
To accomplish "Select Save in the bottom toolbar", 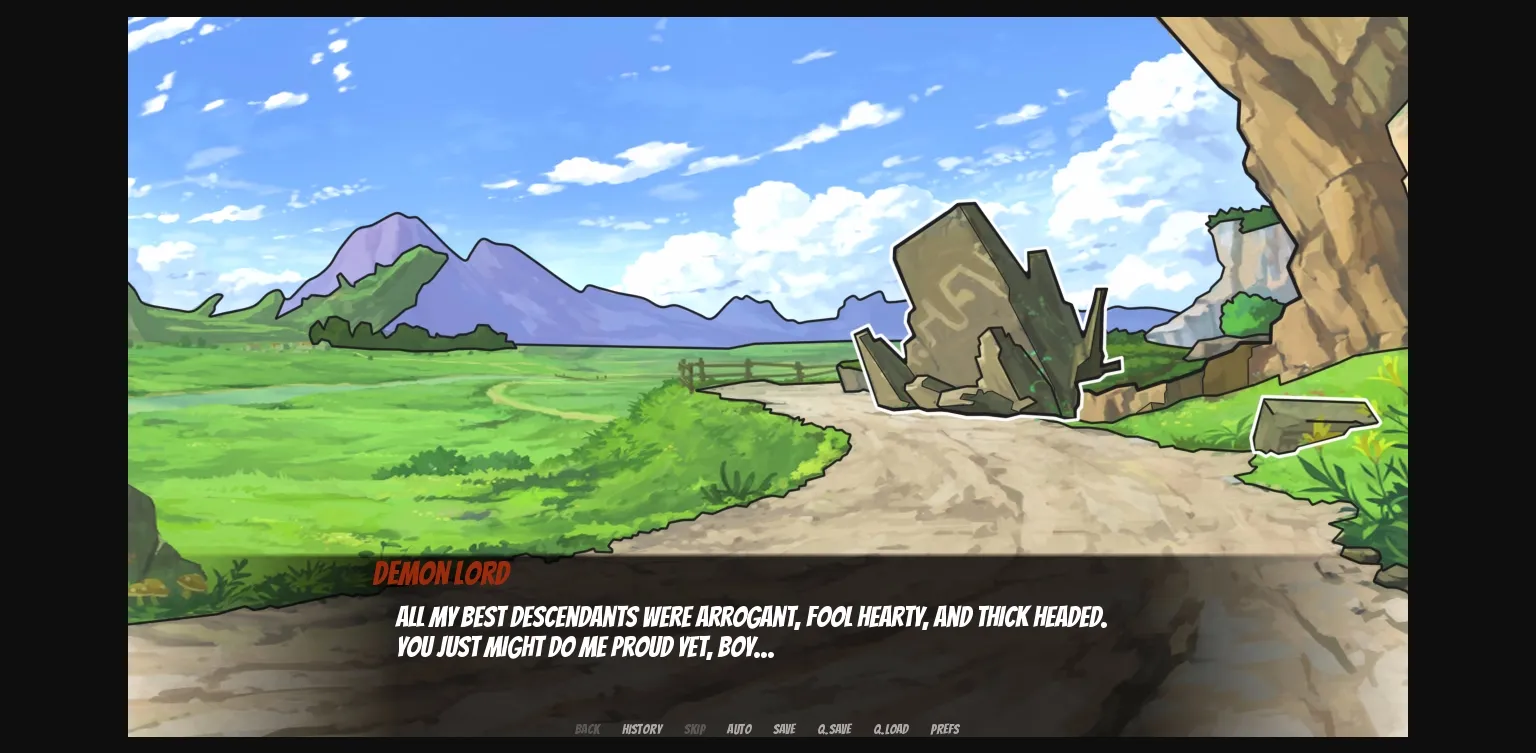I will coord(784,729).
